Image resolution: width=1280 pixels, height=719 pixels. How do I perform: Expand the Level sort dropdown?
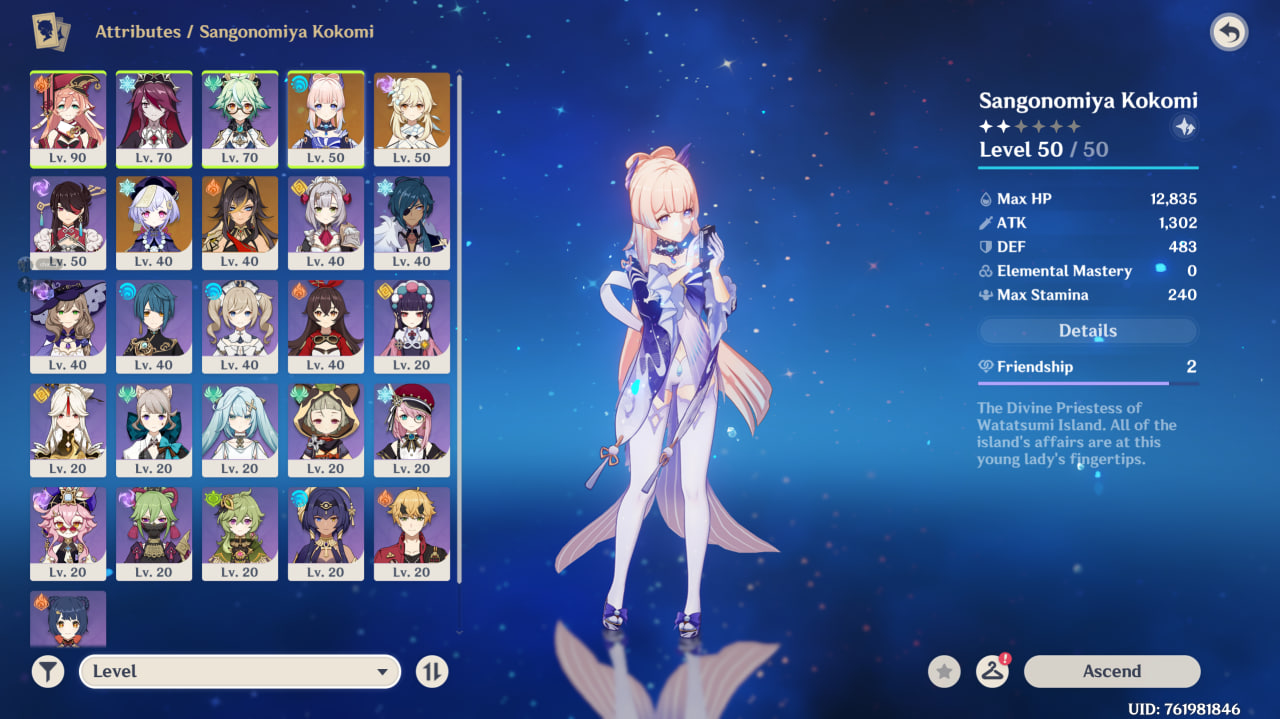(x=240, y=671)
